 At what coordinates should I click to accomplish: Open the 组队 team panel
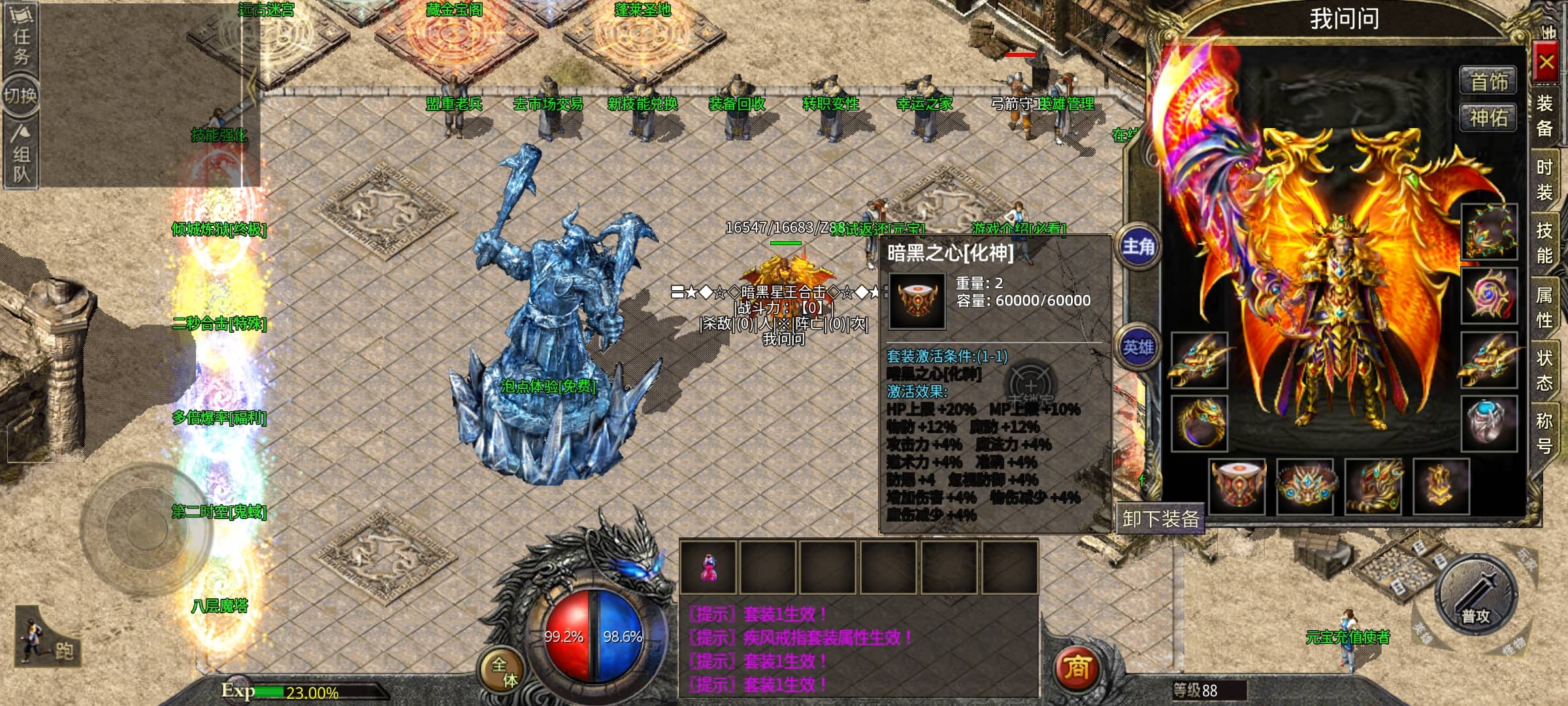(x=21, y=156)
